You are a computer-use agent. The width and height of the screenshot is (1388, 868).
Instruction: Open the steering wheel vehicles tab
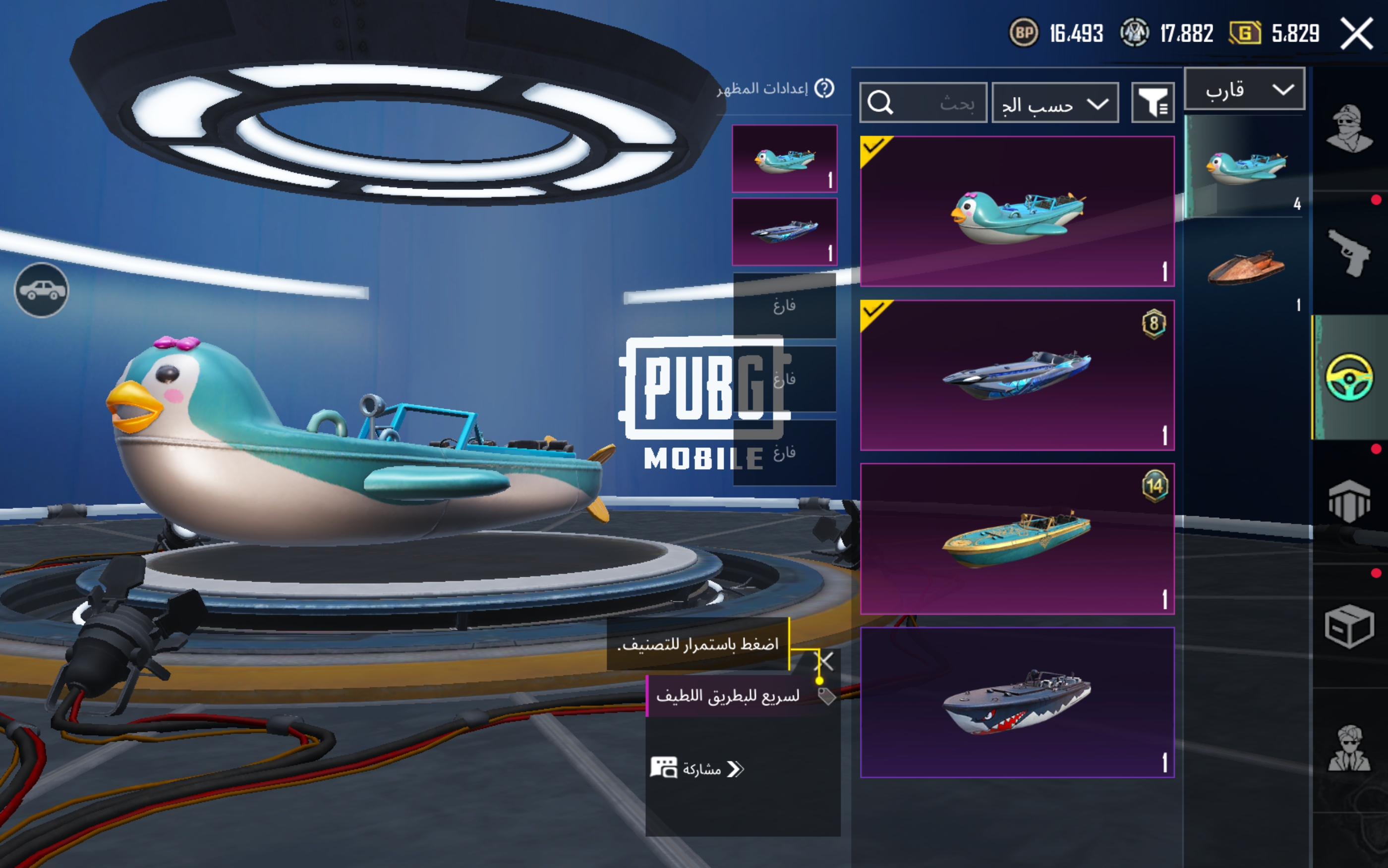click(x=1349, y=377)
